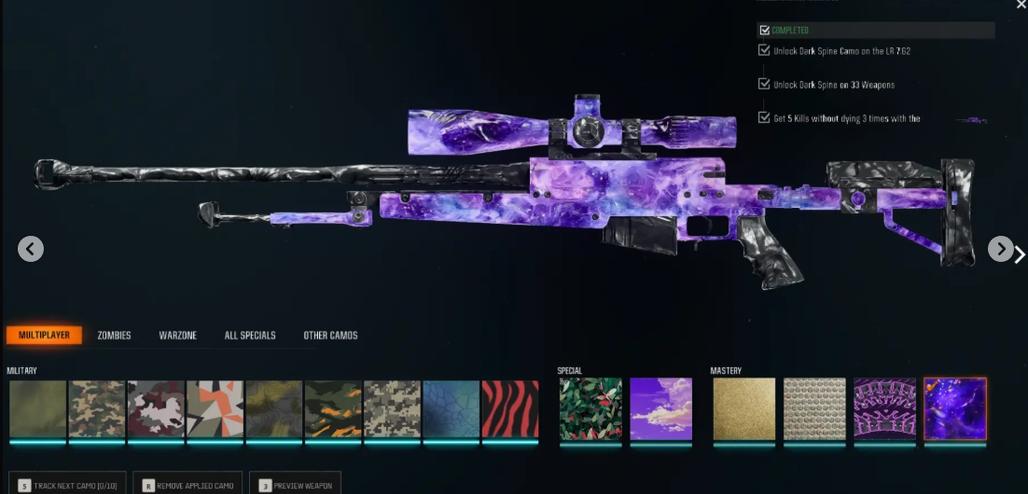Select the blue cracked scale camo

pos(451,408)
